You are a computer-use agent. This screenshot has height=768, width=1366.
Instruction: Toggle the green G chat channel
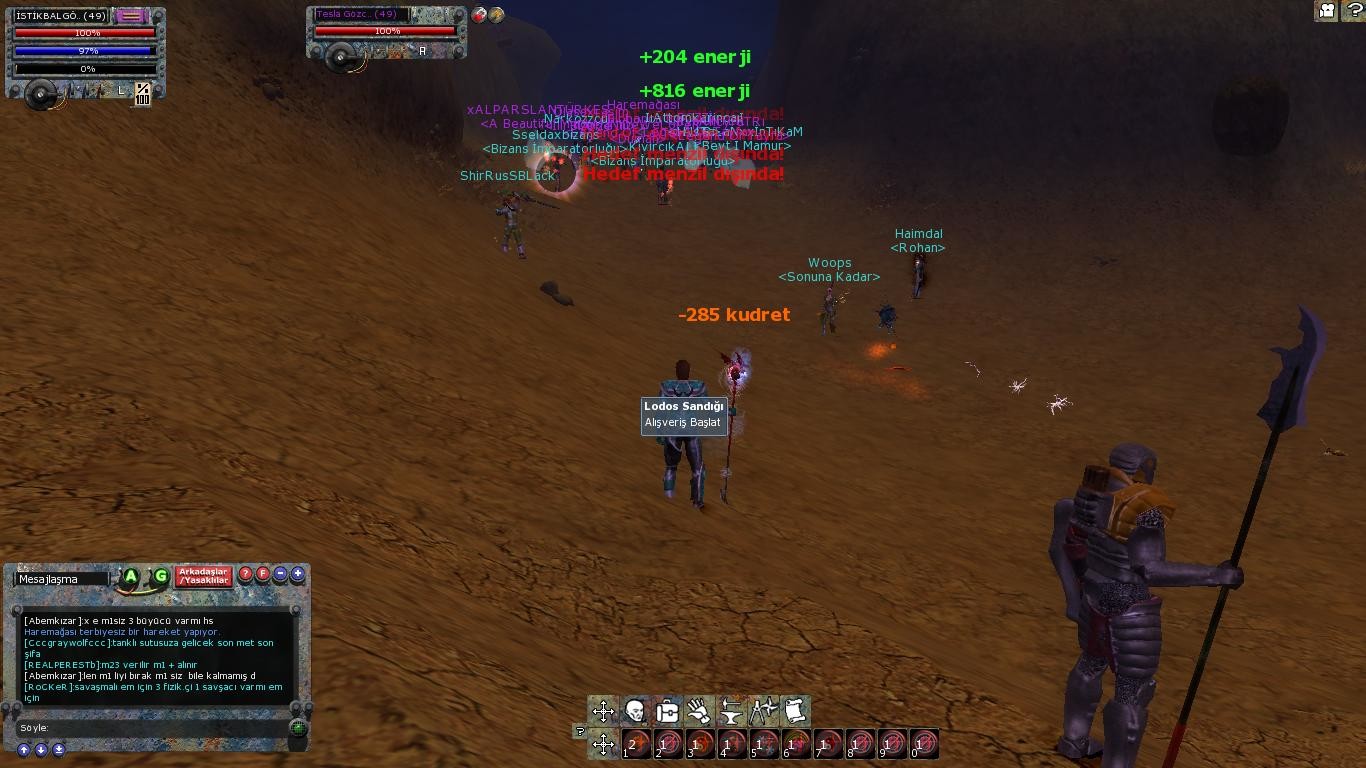[160, 576]
